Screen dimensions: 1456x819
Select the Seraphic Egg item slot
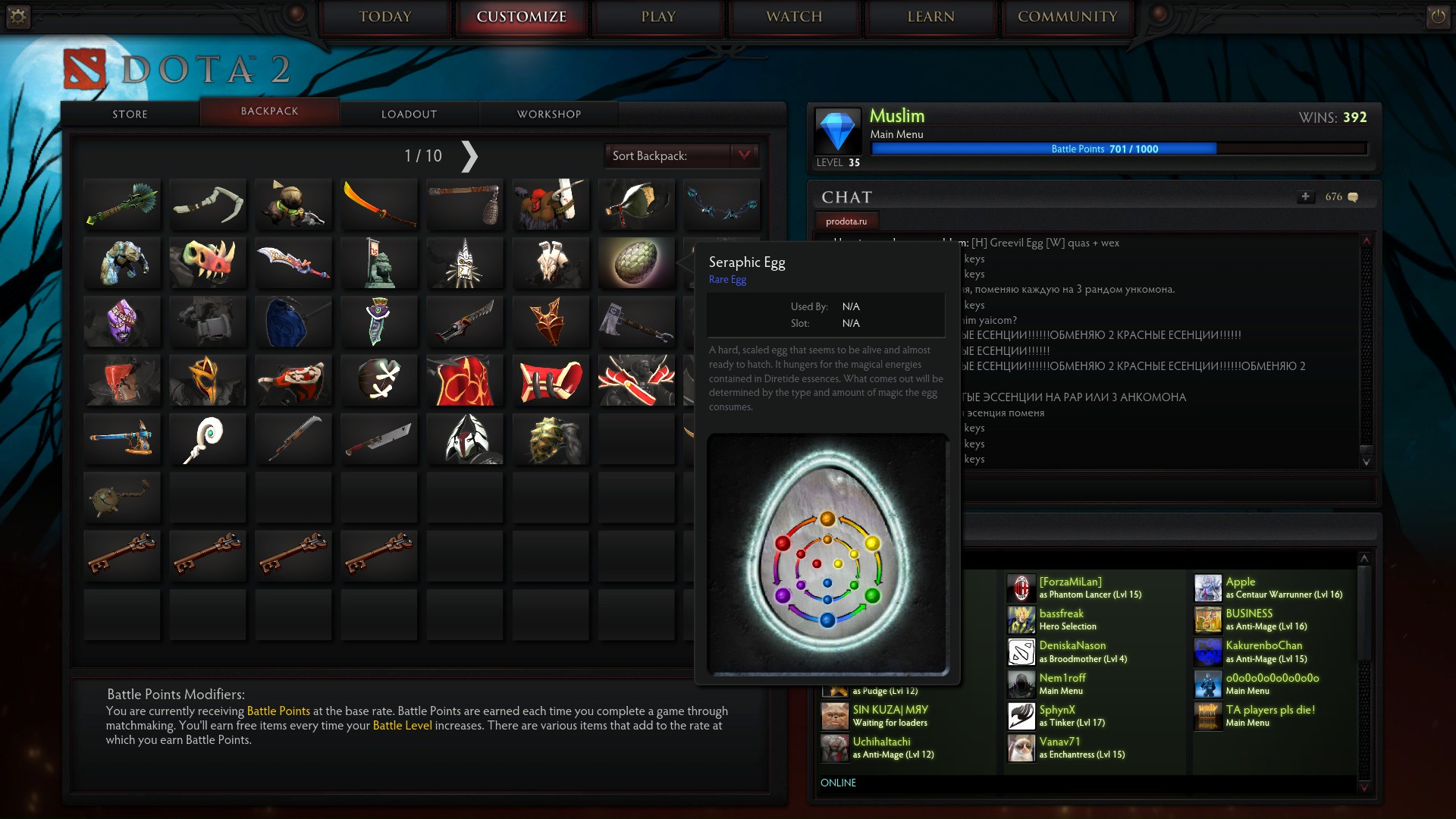(x=636, y=262)
